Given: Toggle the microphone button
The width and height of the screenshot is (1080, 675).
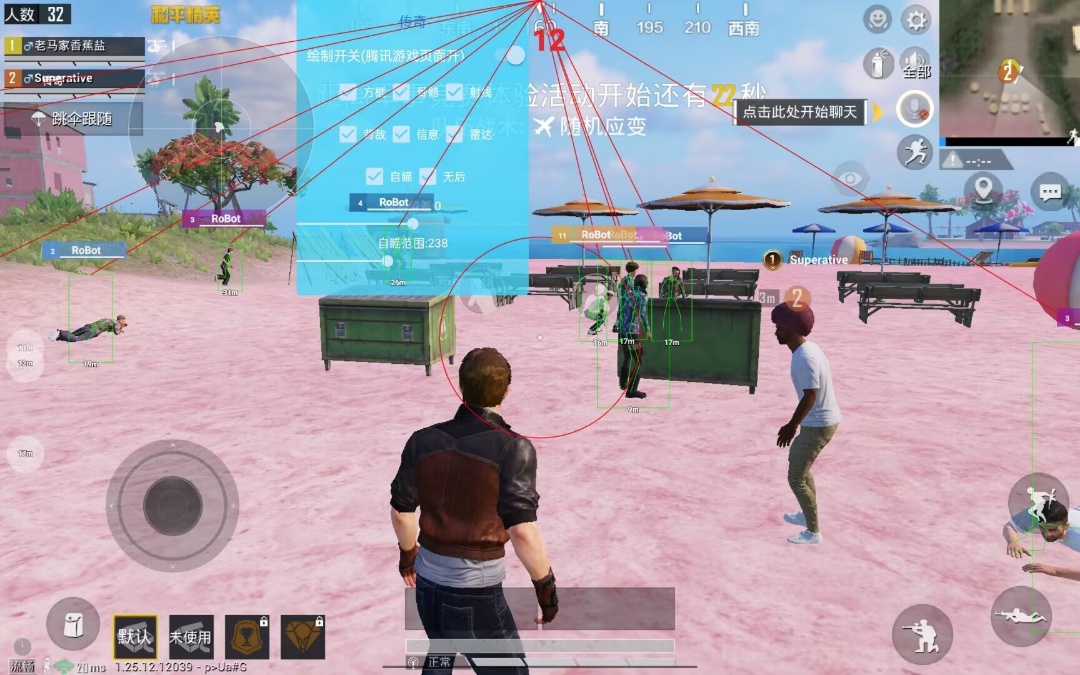Looking at the screenshot, I should click(x=914, y=108).
